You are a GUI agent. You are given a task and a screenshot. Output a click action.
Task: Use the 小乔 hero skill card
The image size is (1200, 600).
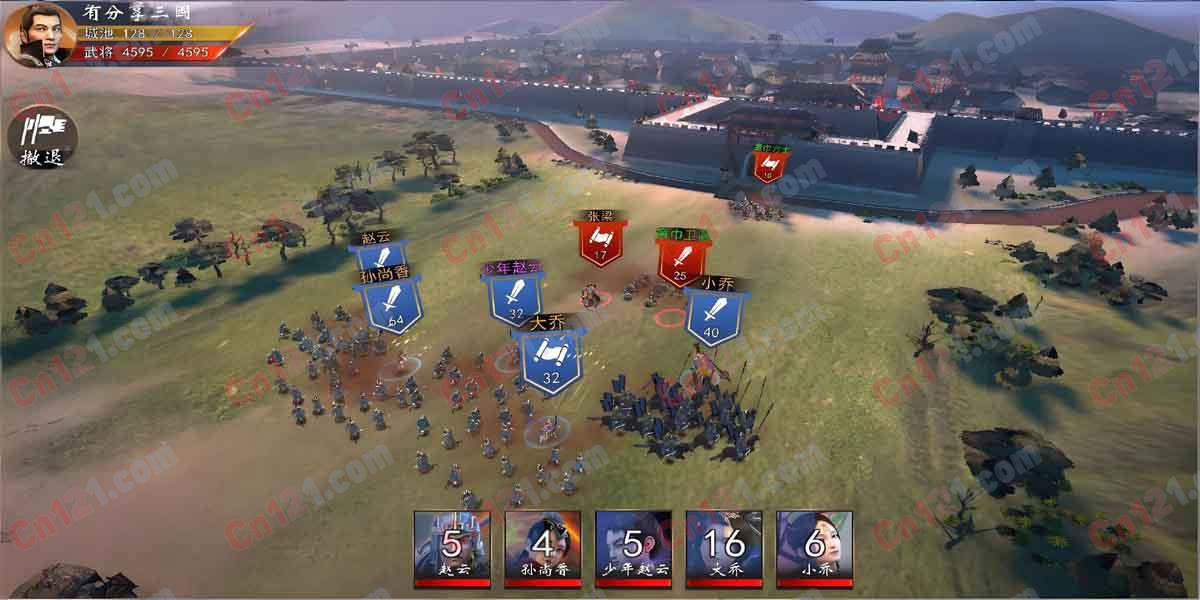coord(814,548)
